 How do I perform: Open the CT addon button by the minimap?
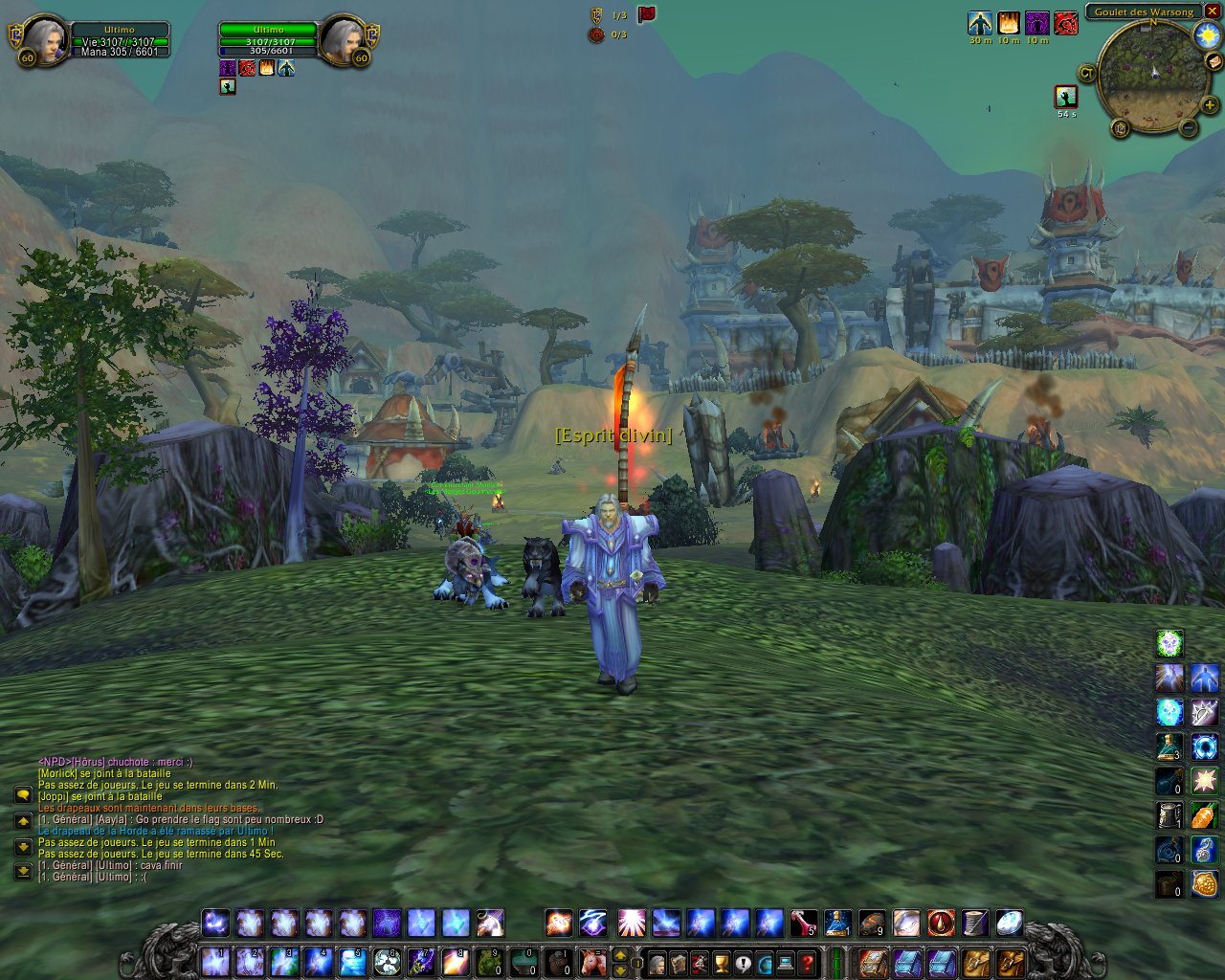[x=1087, y=73]
